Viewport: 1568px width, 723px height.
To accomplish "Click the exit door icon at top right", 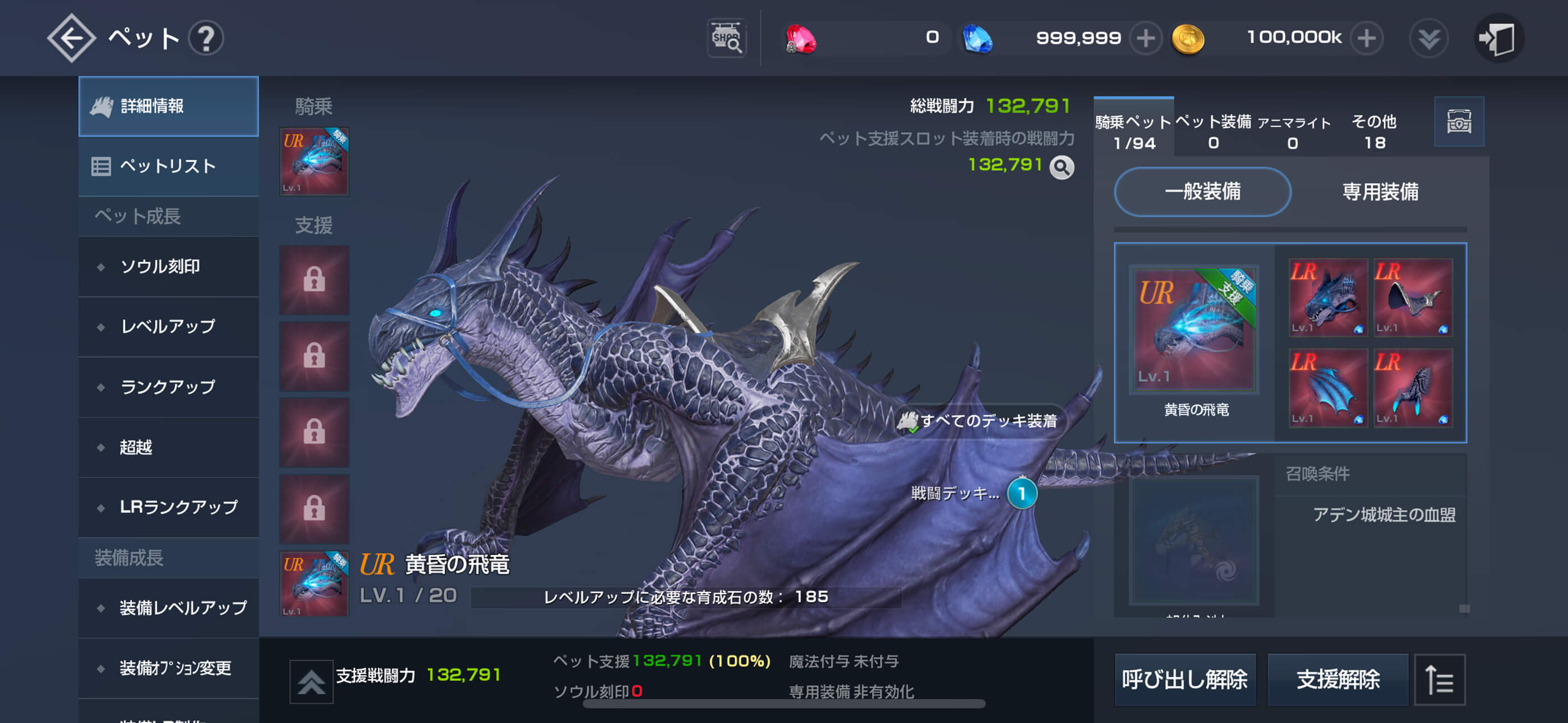I will 1499,38.
